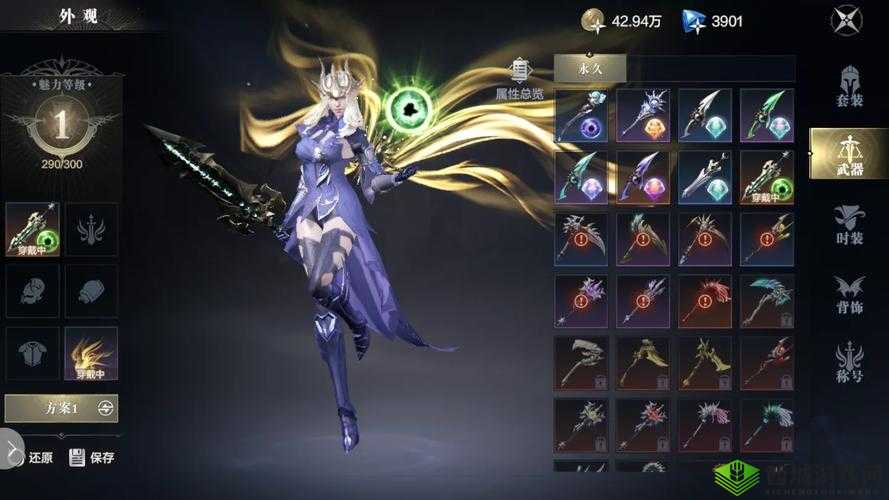Select the empty gloves appearance slot
This screenshot has width=889, height=500.
point(91,291)
